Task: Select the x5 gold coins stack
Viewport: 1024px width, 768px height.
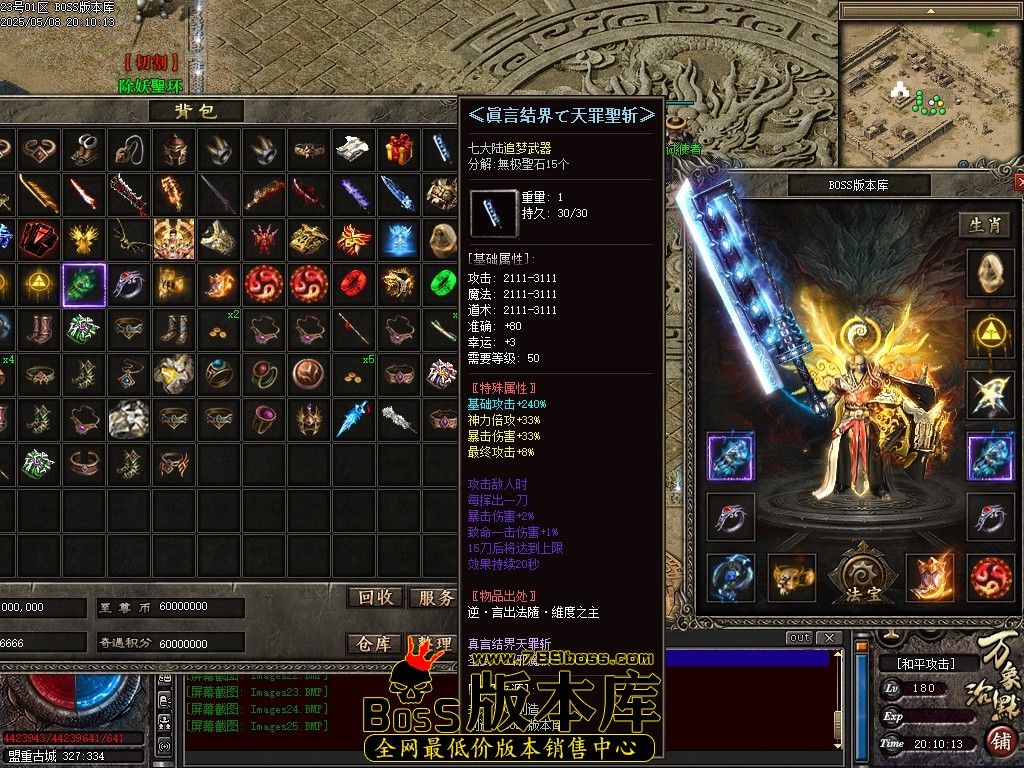Action: [354, 375]
